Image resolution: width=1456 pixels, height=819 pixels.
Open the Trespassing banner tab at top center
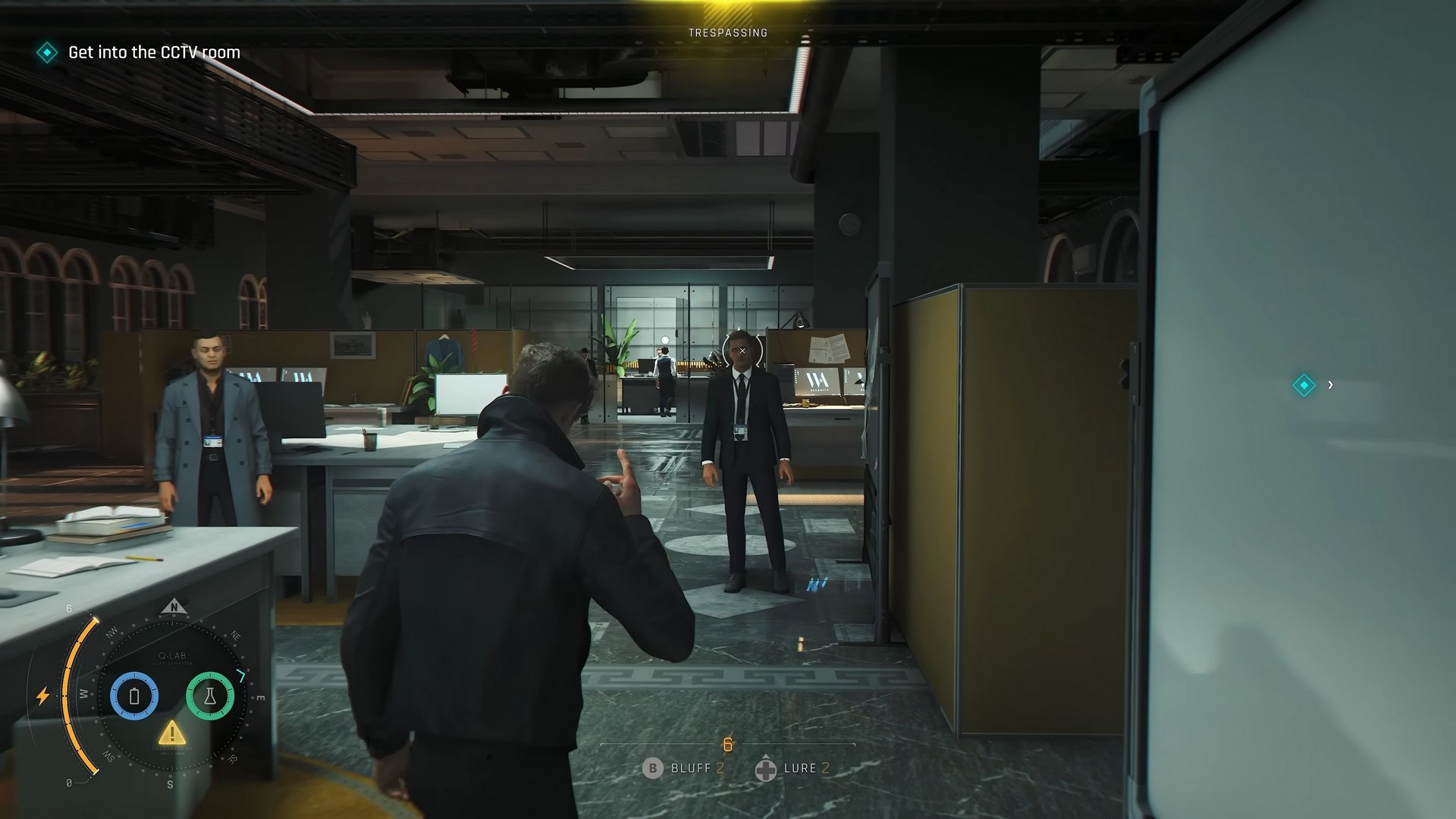click(x=727, y=11)
